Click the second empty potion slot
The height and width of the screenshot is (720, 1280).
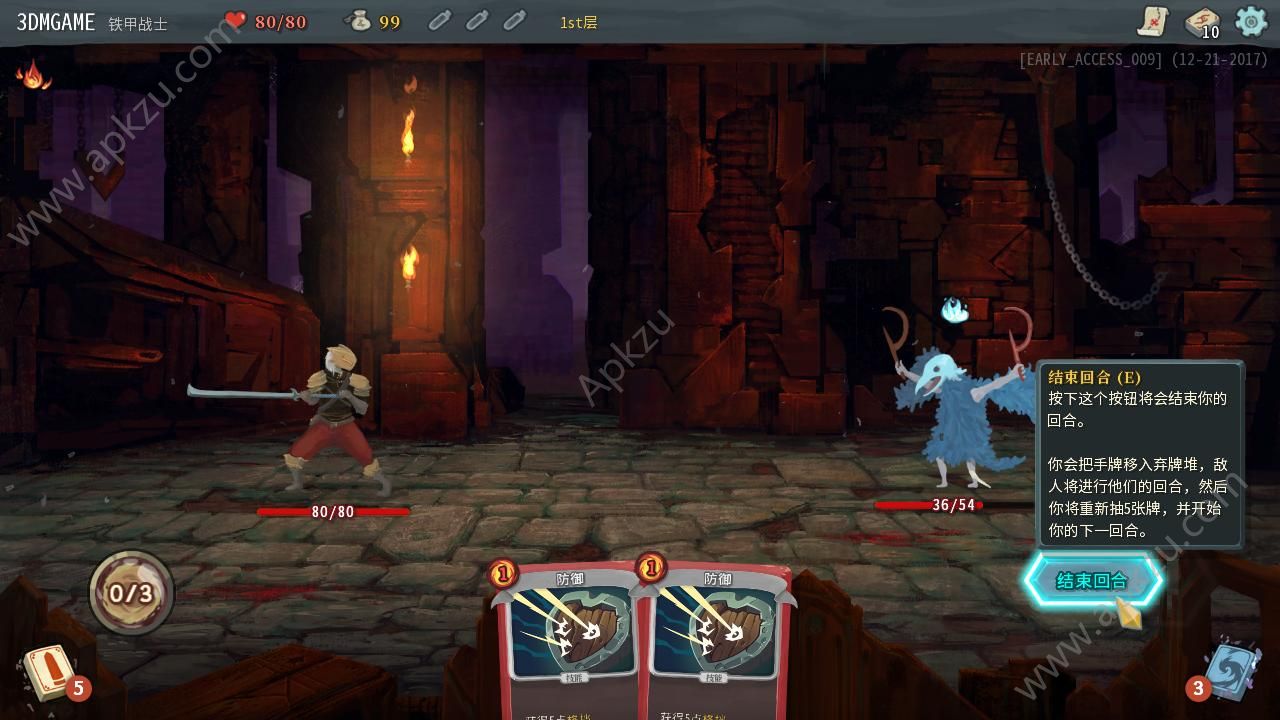pyautogui.click(x=476, y=20)
